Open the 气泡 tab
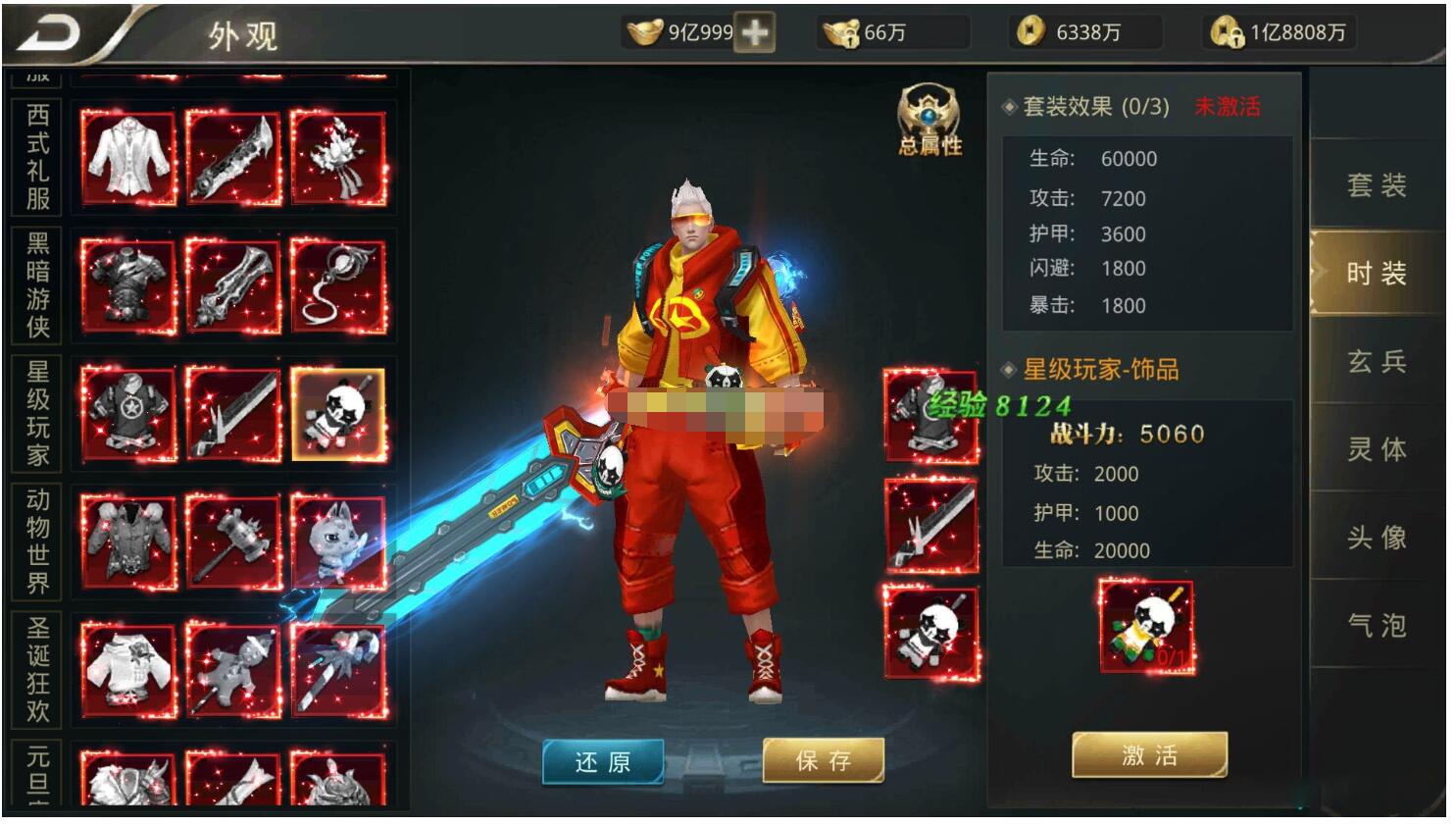1456x826 pixels. click(1377, 625)
